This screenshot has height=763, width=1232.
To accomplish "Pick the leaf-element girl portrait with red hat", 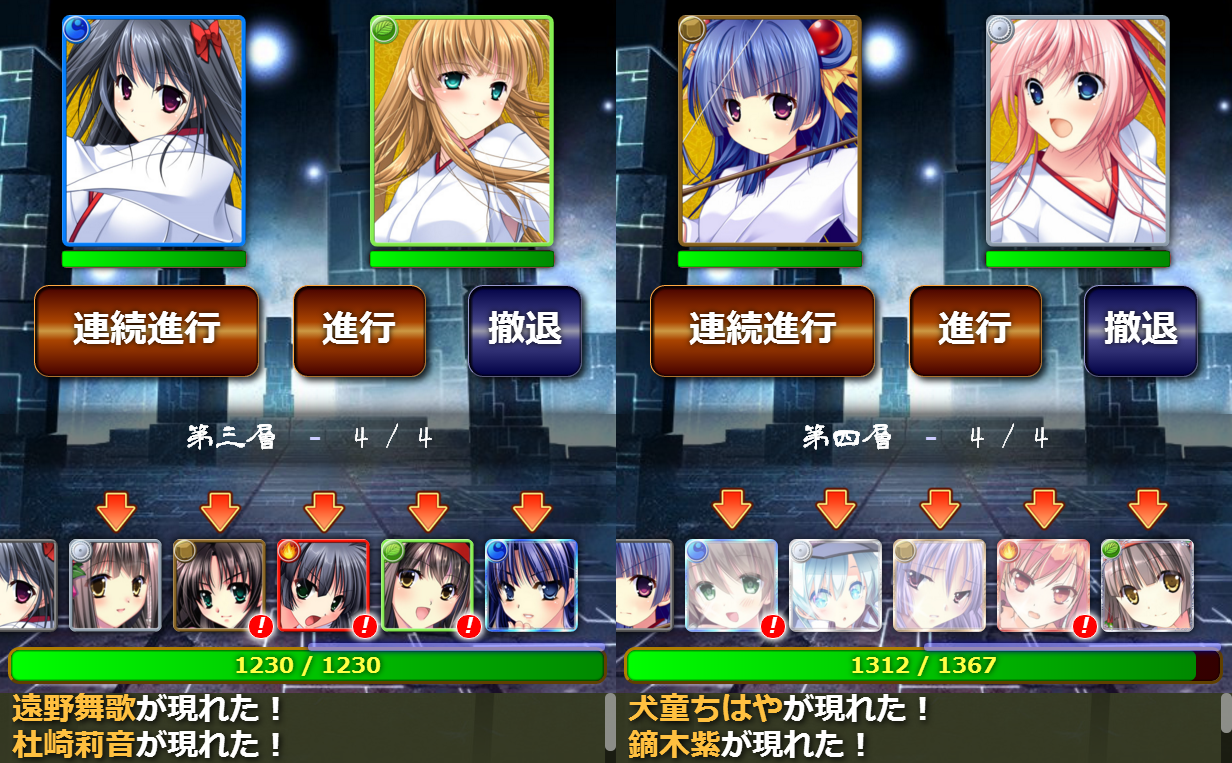I will click(x=427, y=586).
